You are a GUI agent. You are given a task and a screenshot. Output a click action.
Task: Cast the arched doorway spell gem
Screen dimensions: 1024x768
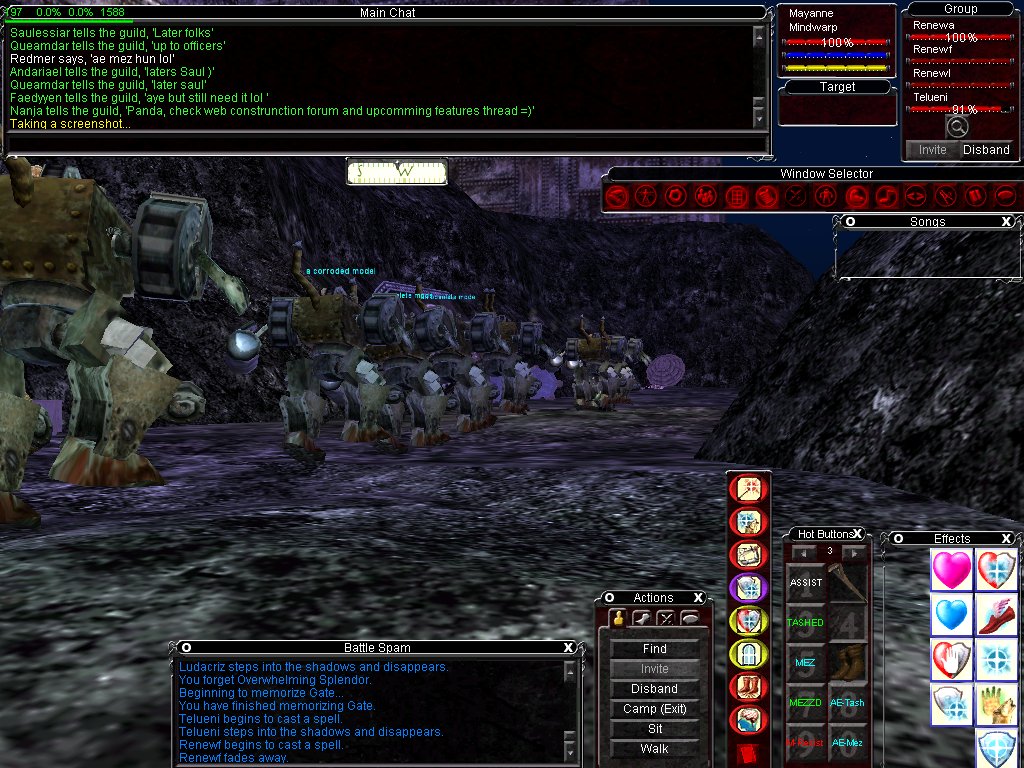click(748, 654)
